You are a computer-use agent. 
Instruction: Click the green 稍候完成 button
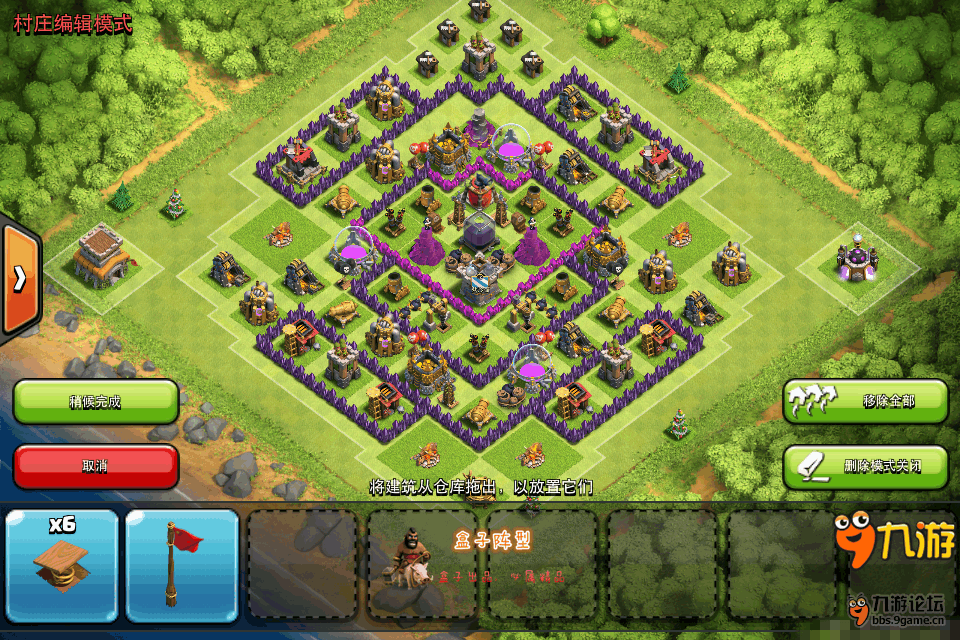[x=96, y=401]
